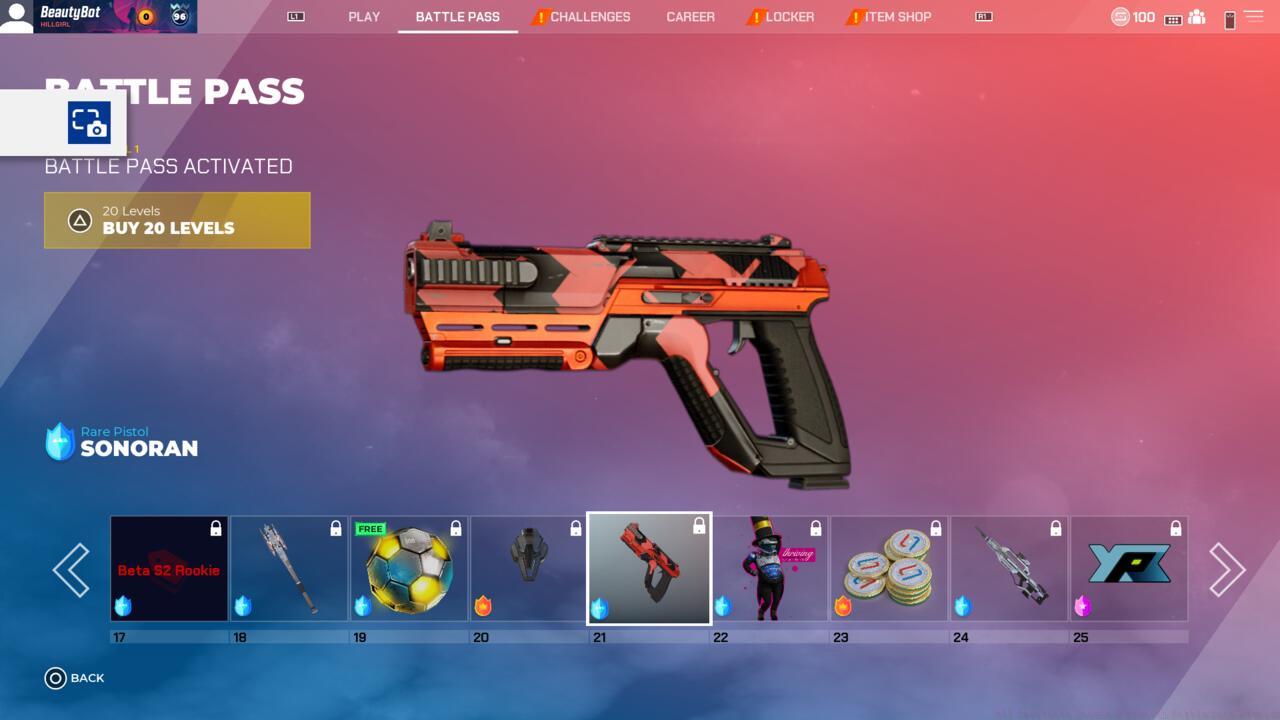
Task: Visit the Item Shop tab
Action: tap(897, 17)
